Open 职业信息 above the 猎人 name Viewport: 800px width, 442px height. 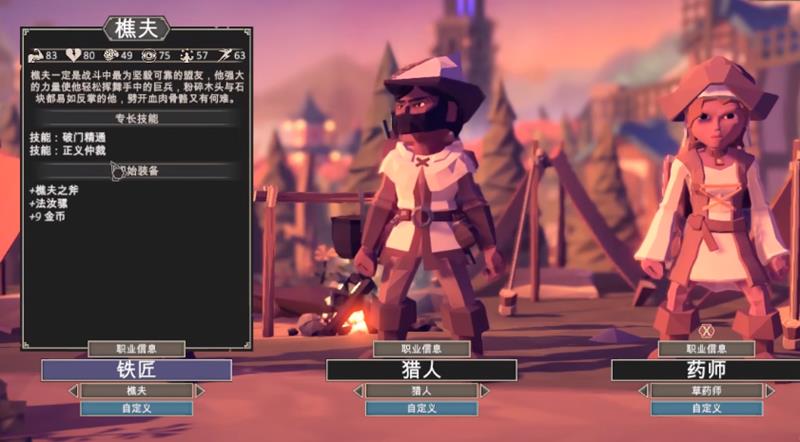point(421,349)
